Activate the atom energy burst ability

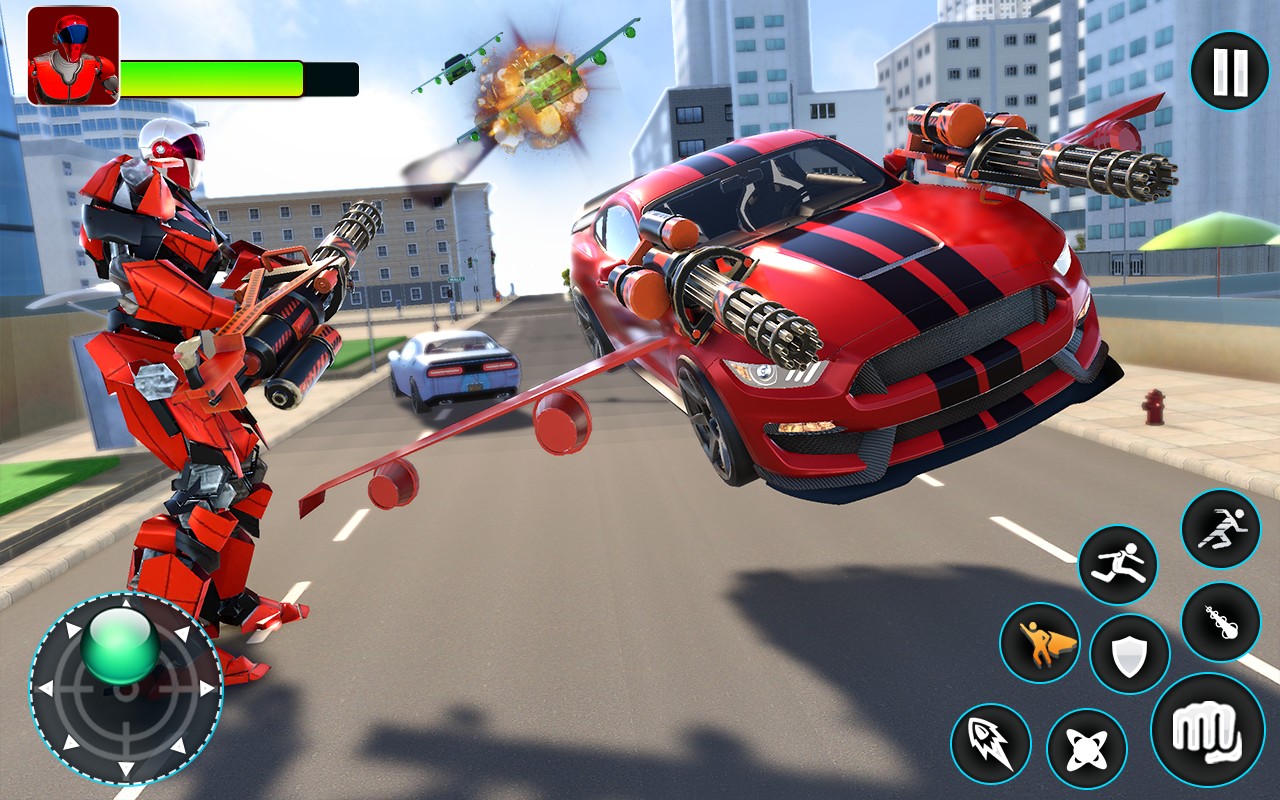1086,749
